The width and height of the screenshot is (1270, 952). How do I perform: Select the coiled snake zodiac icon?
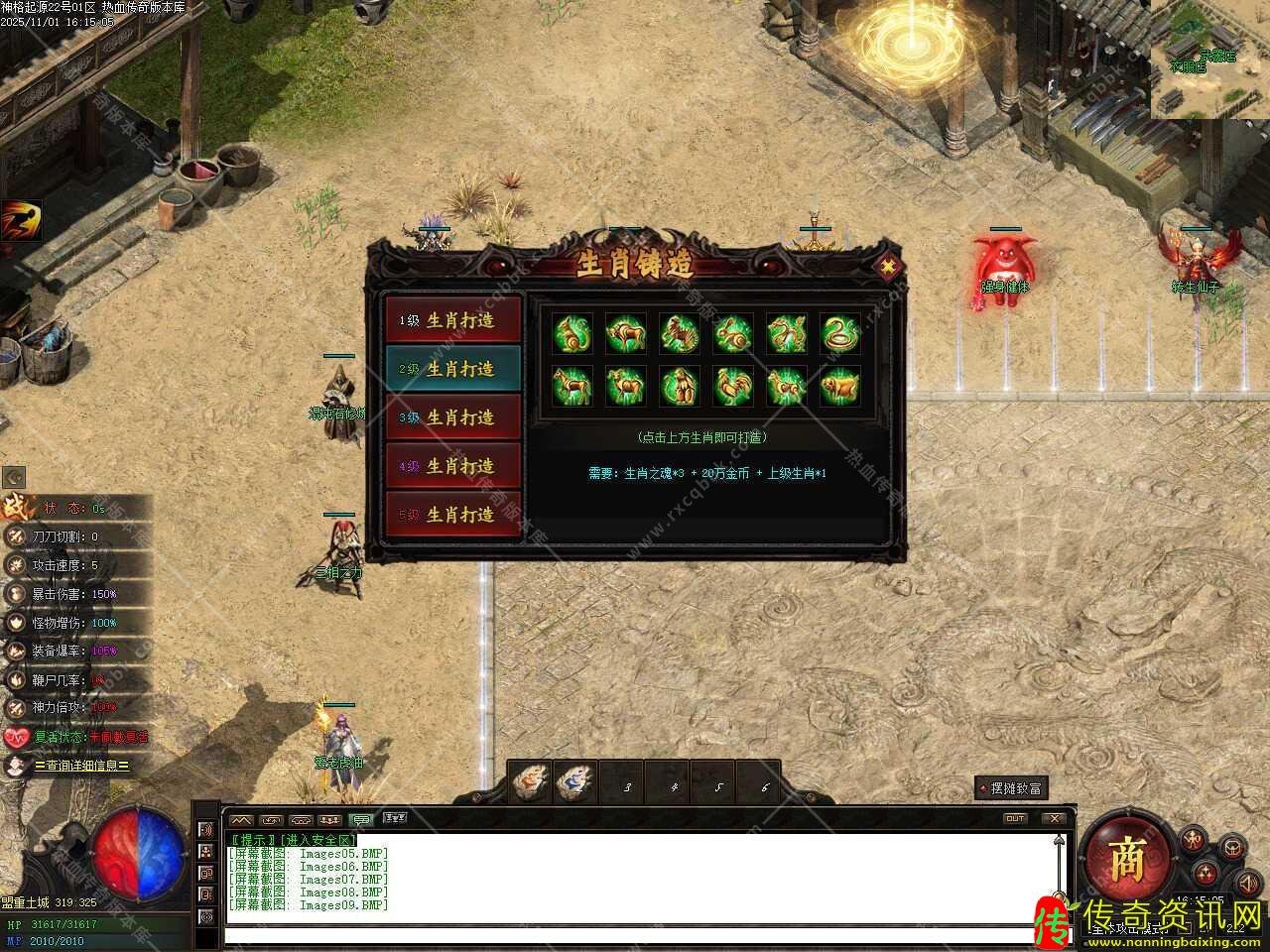[840, 333]
